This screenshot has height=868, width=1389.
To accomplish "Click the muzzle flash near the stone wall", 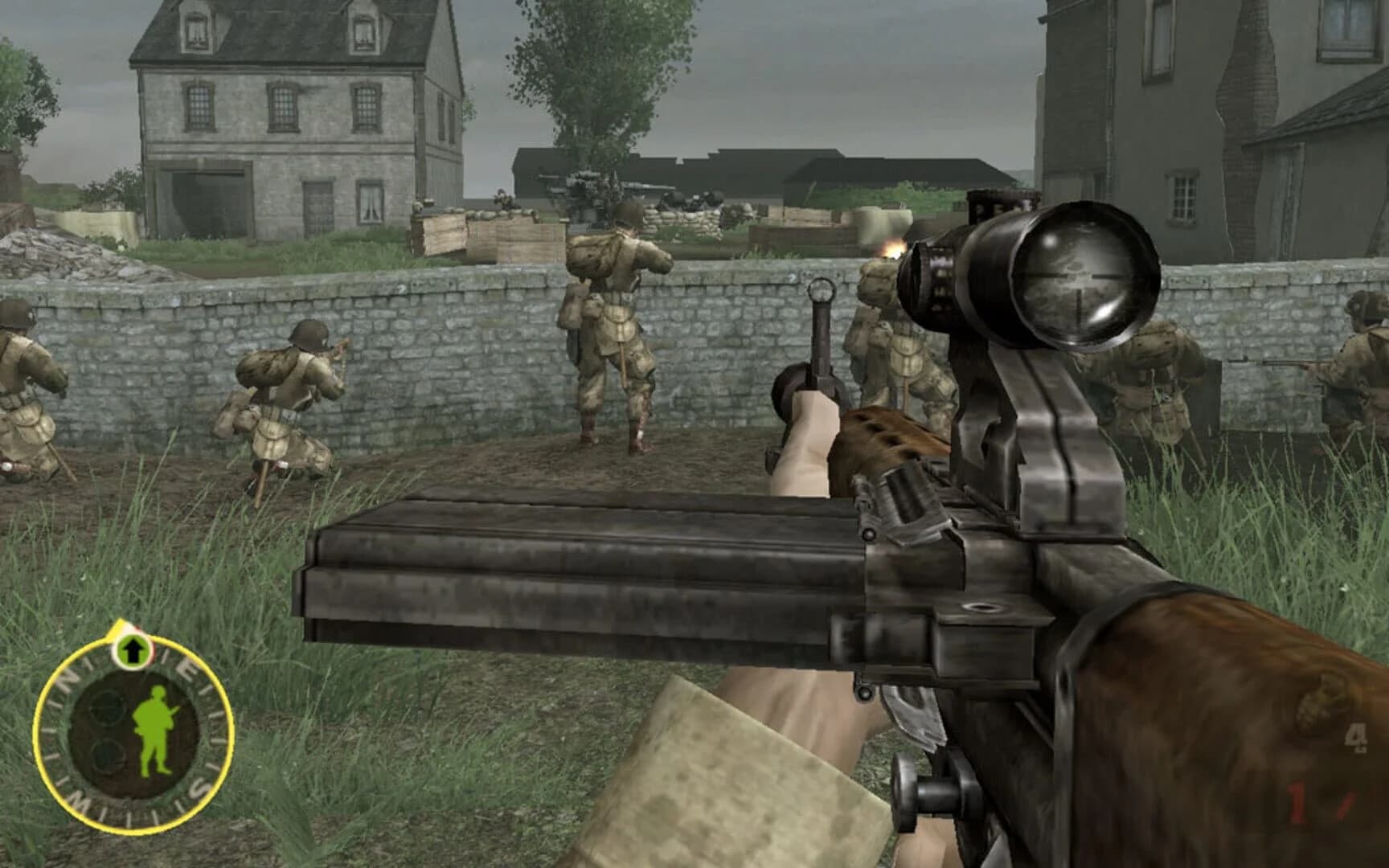I will 892,249.
